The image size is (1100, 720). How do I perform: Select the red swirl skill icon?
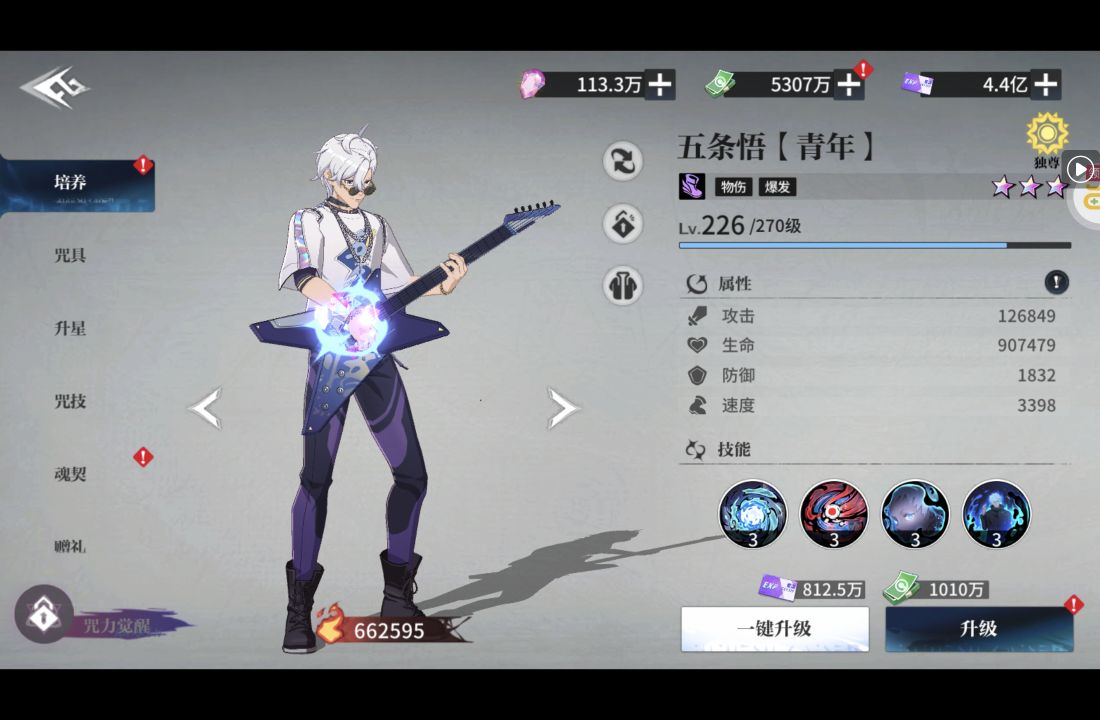coord(834,514)
